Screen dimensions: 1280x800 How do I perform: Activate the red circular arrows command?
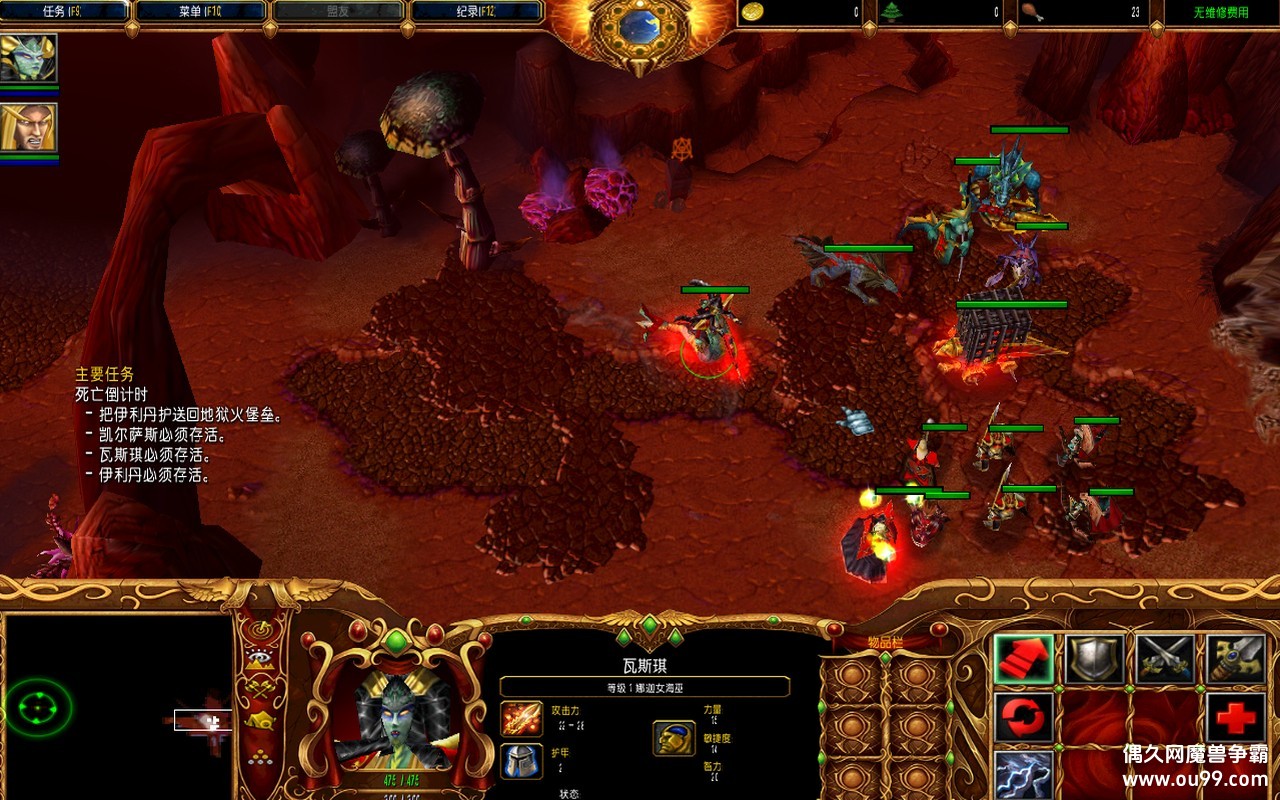click(x=1023, y=718)
